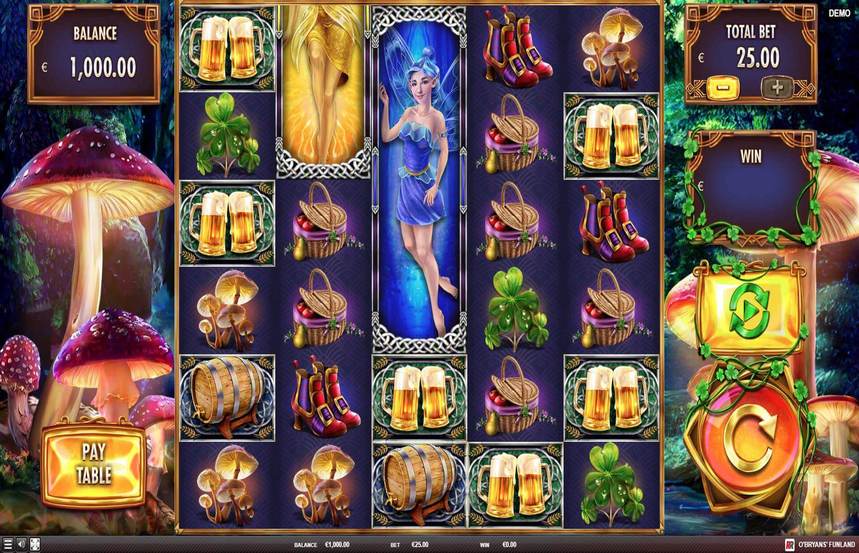
Task: Open the Pay Table
Action: point(93,463)
